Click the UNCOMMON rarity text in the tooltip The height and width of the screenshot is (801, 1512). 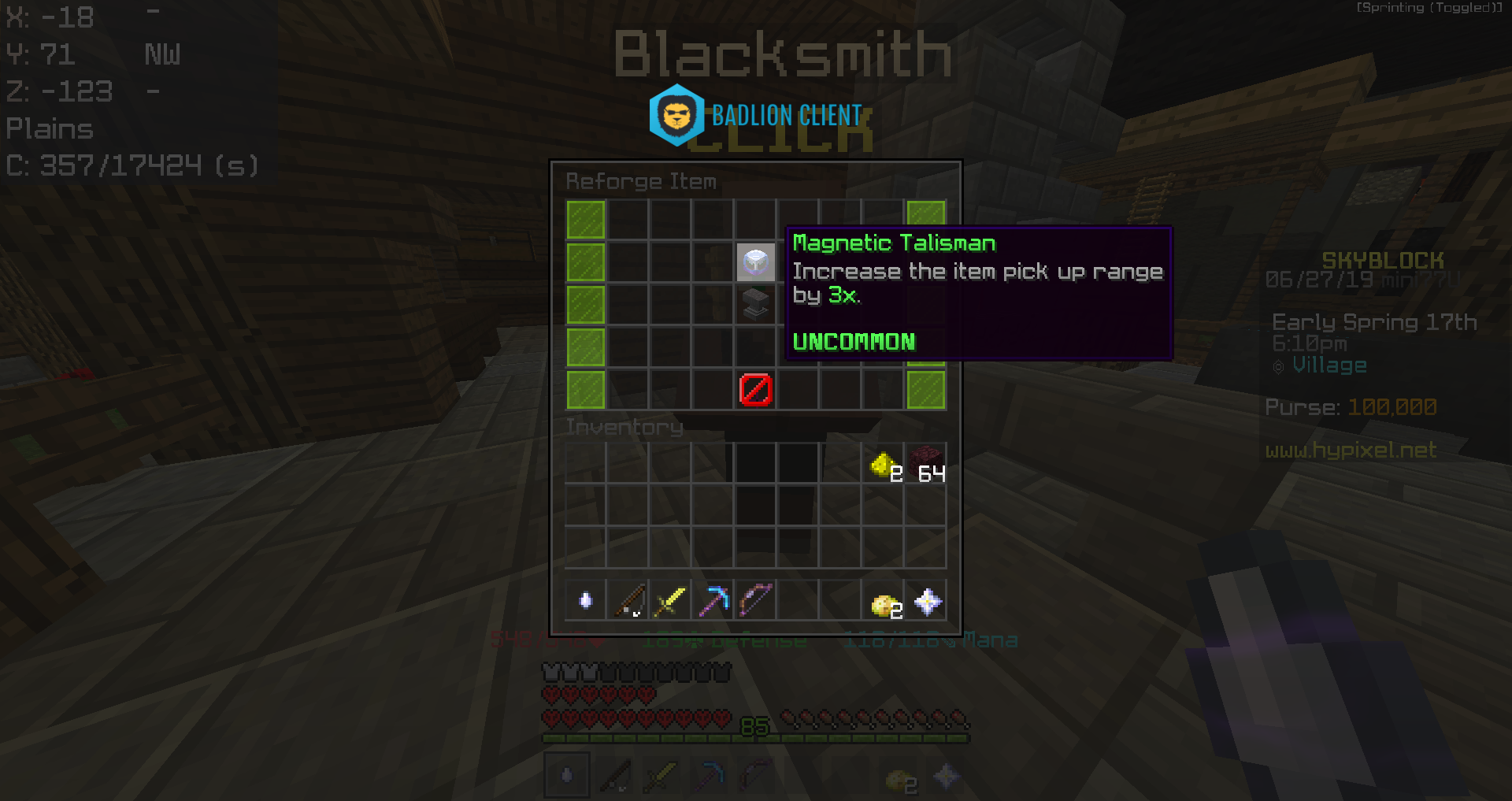(x=853, y=341)
